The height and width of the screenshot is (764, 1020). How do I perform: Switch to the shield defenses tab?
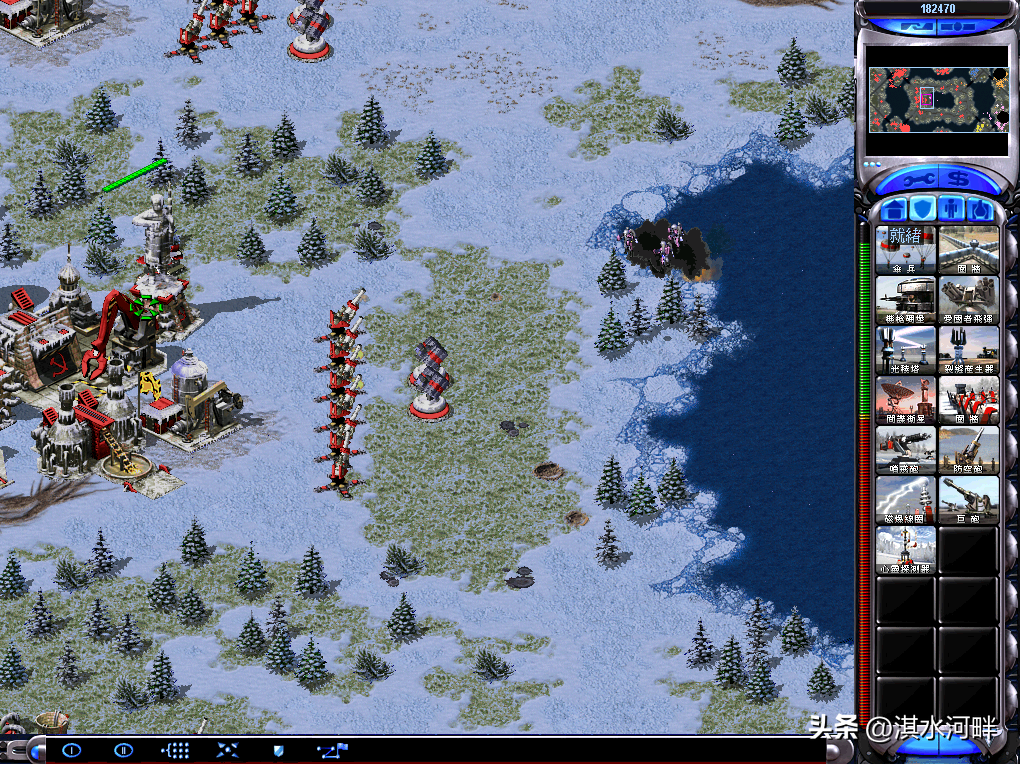click(x=923, y=210)
